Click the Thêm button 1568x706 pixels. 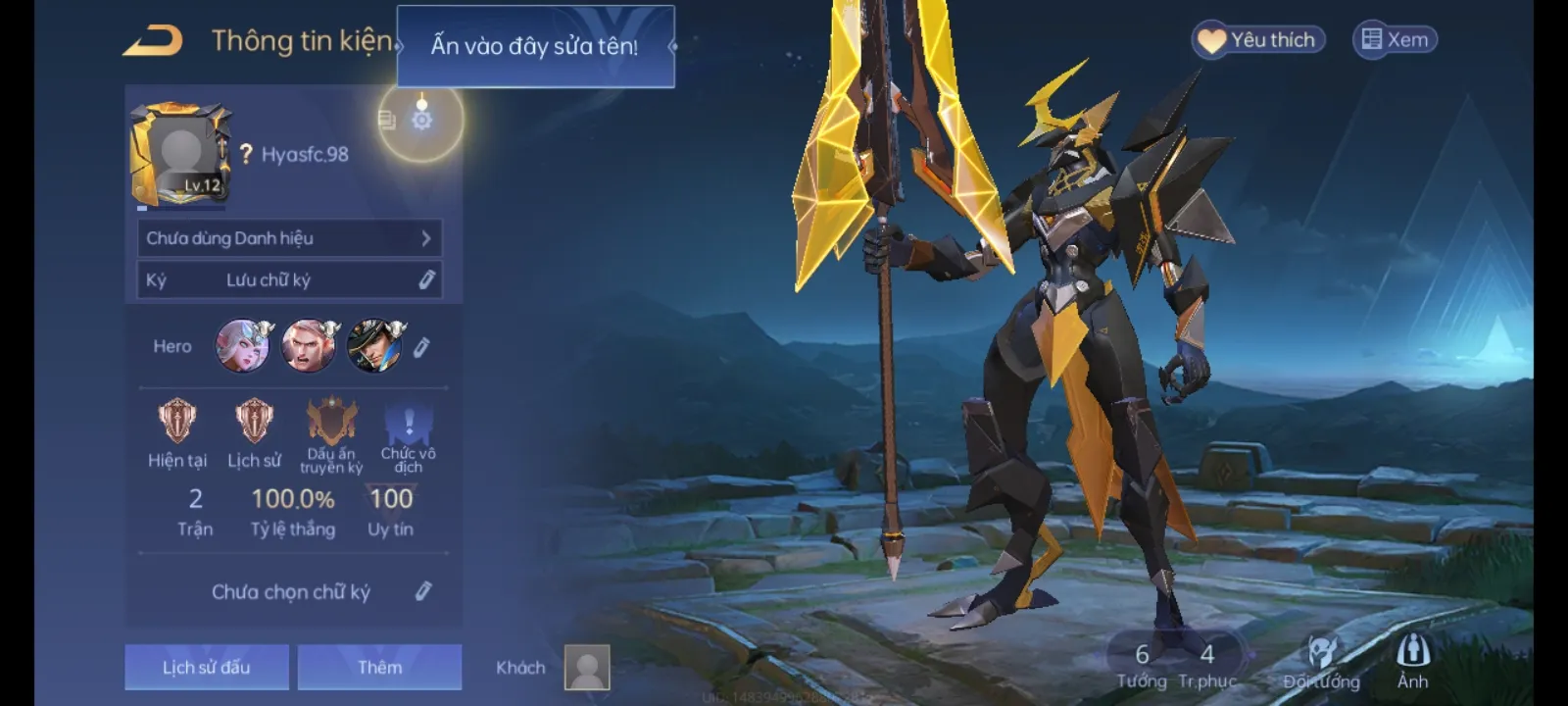[379, 668]
